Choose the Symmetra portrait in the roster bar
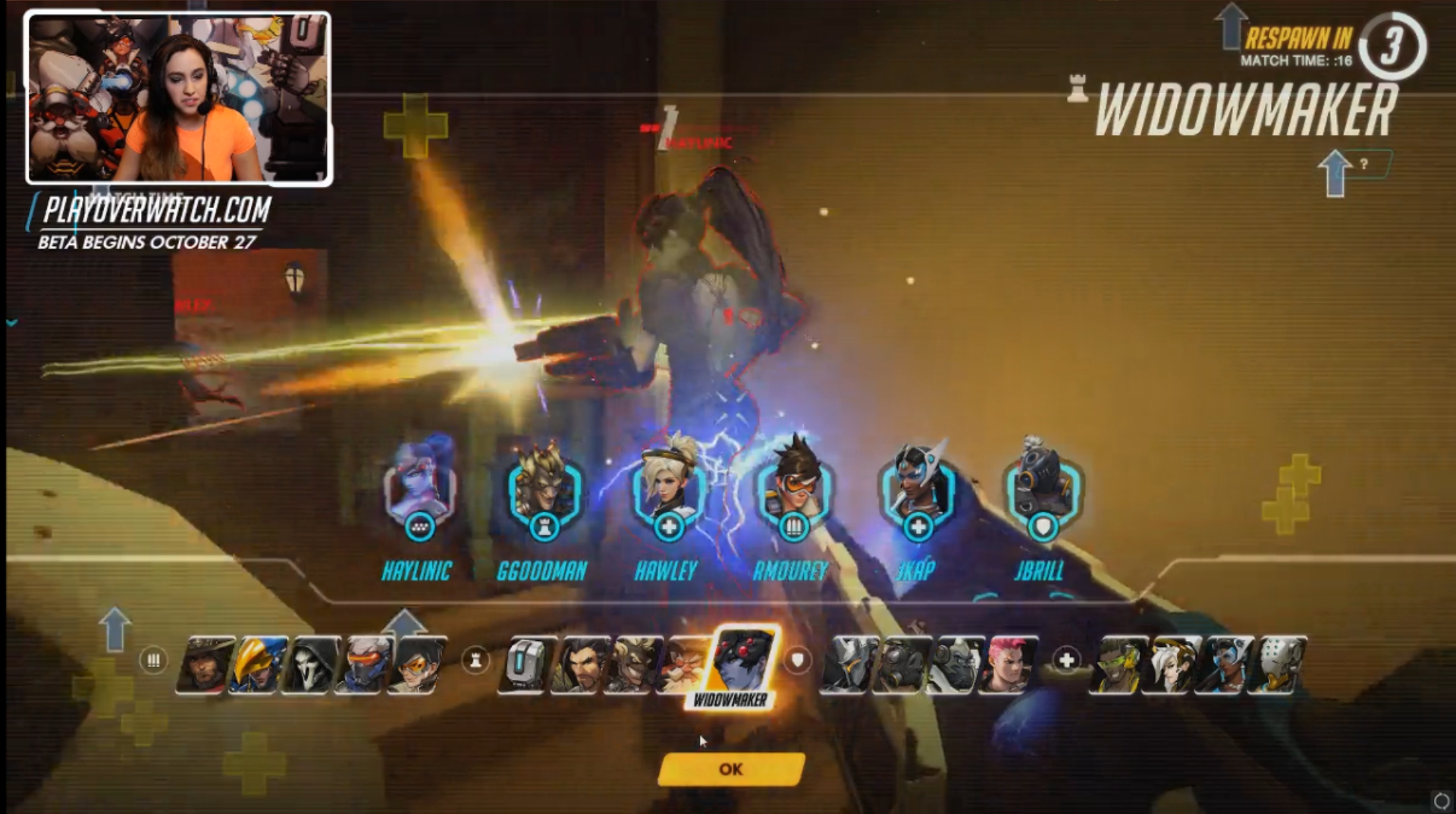Viewport: 1456px width, 814px height. point(1225,665)
